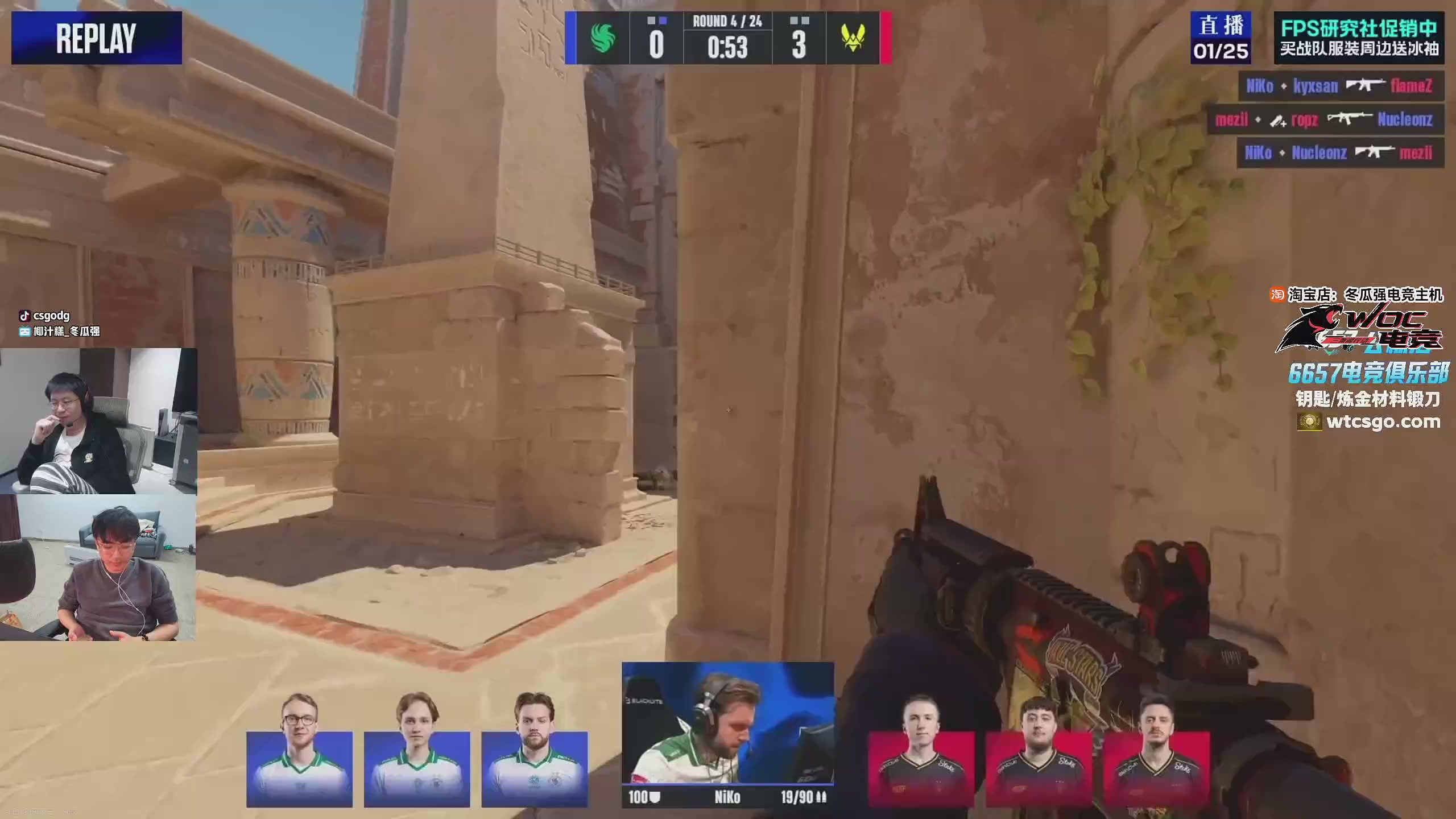Select the kill feed row where ropz assisted
The width and height of the screenshot is (1456, 819).
(x=1325, y=119)
